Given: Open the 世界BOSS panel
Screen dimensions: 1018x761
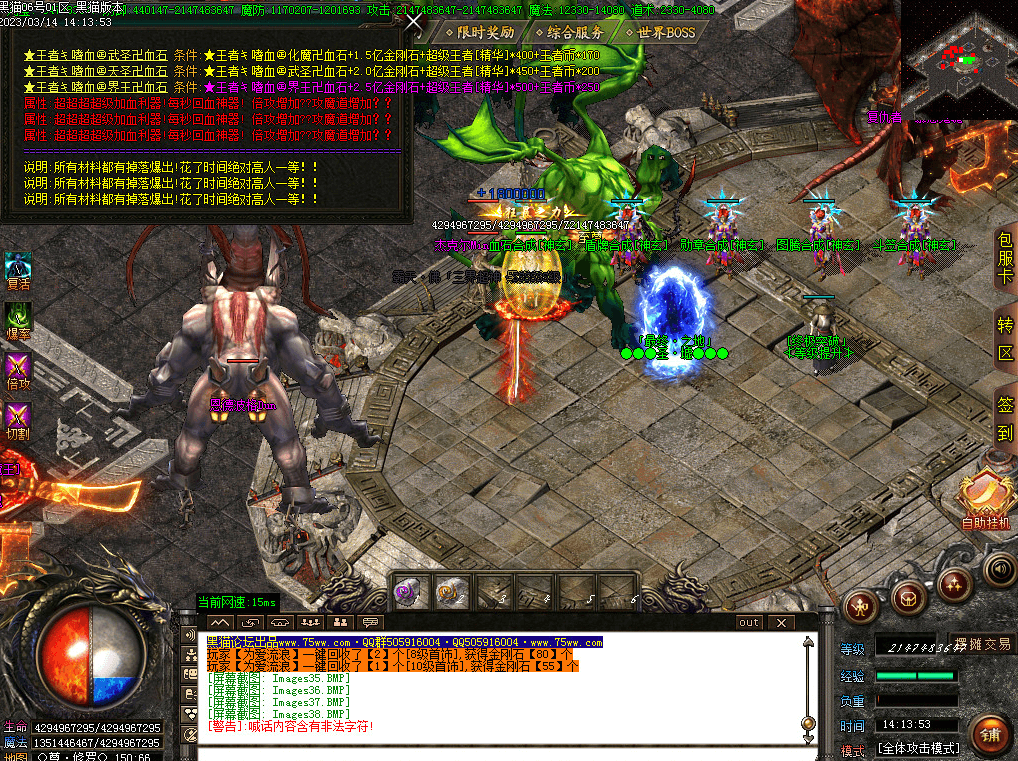Looking at the screenshot, I should pos(659,32).
